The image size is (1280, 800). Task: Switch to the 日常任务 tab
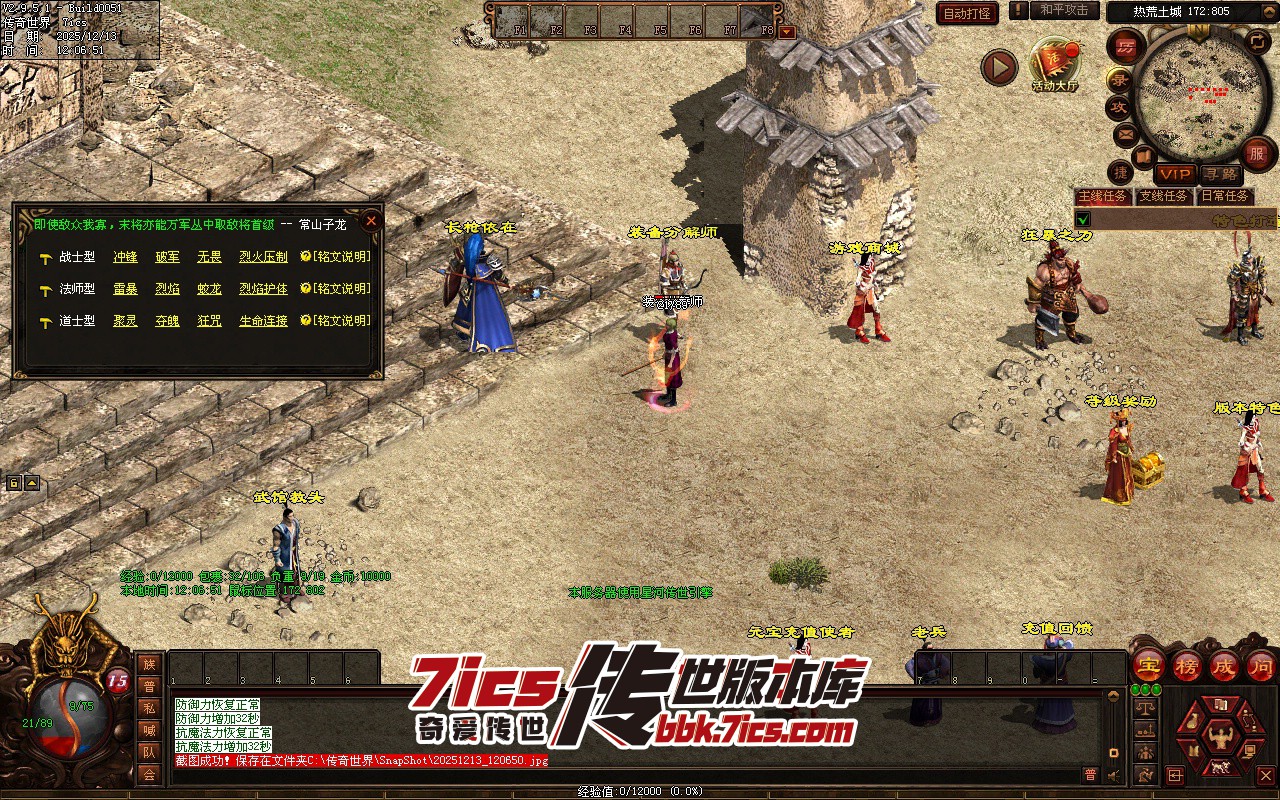(x=1224, y=197)
